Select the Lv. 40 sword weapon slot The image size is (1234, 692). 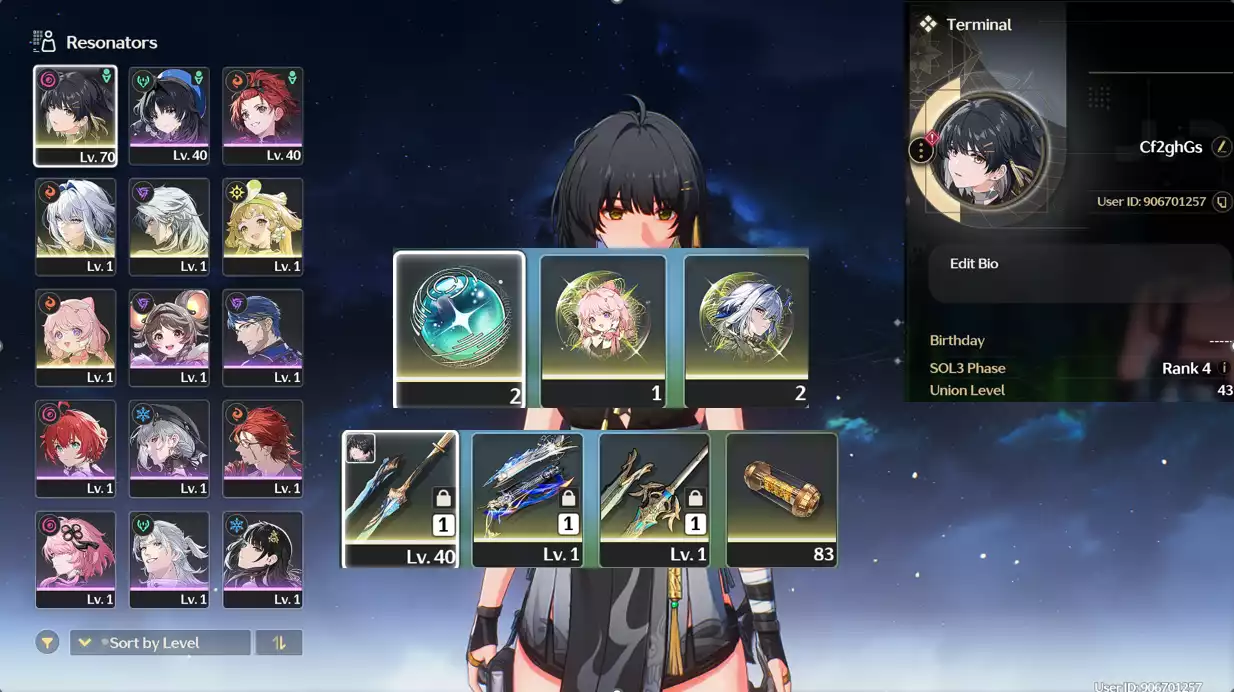(400, 498)
